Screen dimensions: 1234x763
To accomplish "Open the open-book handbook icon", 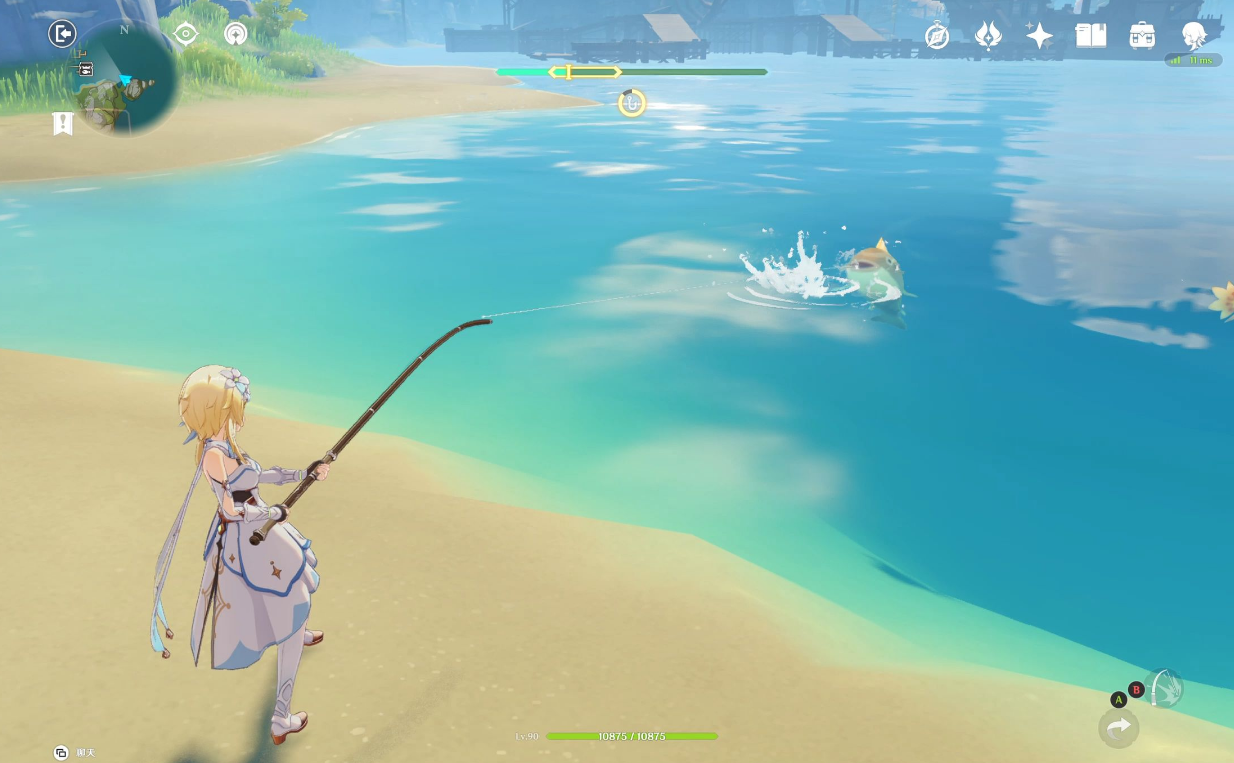I will click(x=1090, y=36).
